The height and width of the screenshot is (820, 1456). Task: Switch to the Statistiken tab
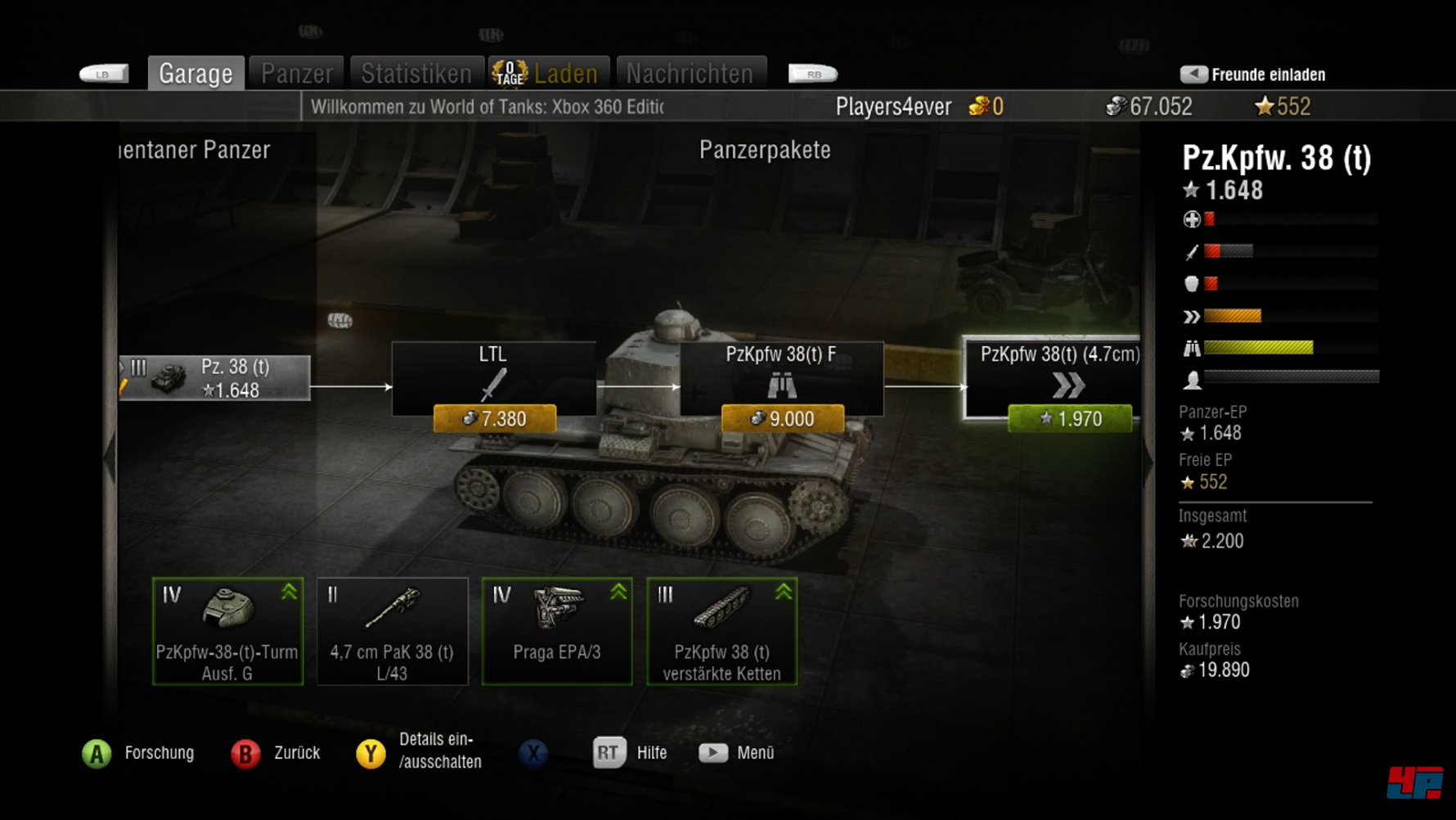tap(417, 73)
